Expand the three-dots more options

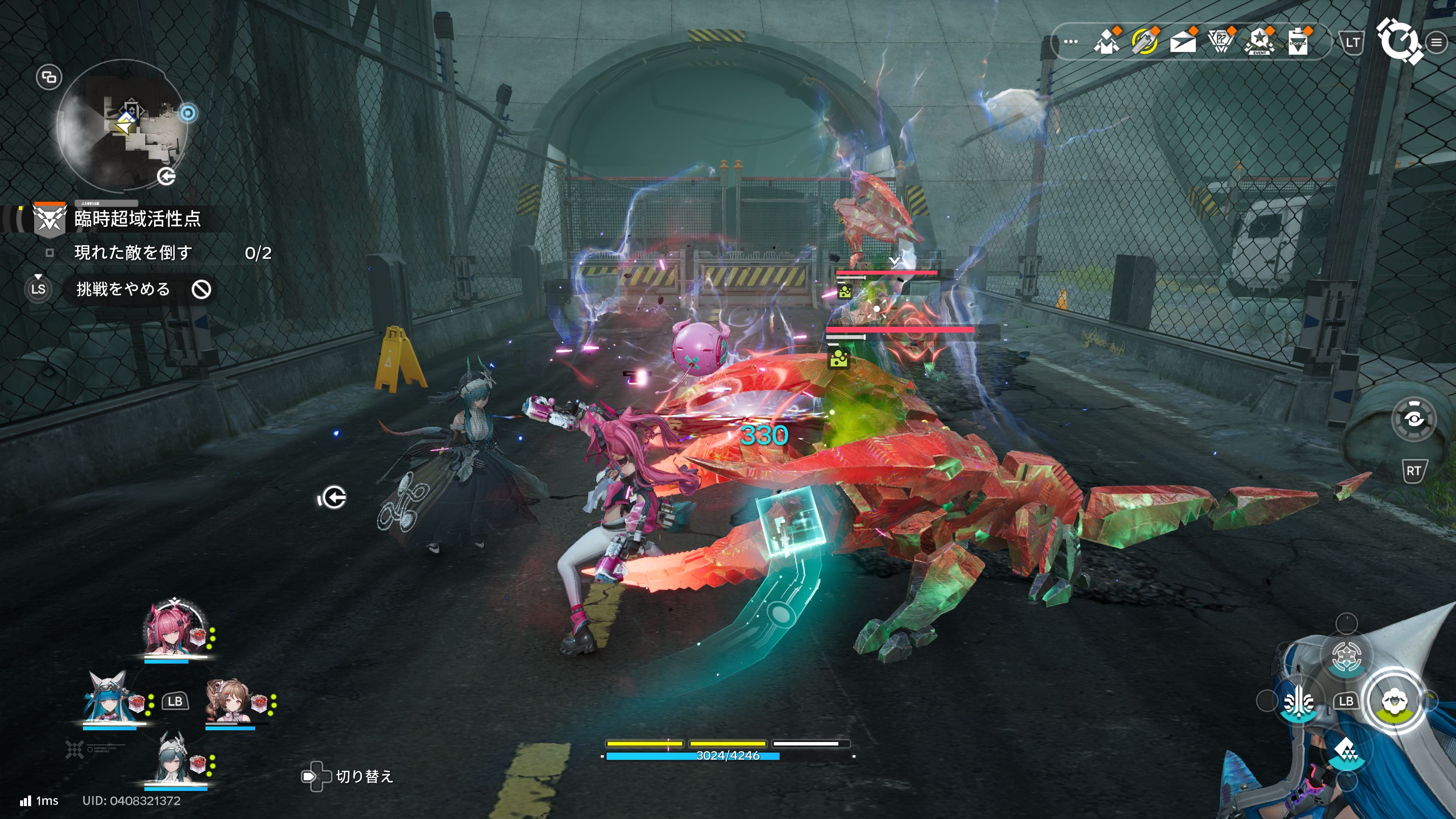point(1070,42)
